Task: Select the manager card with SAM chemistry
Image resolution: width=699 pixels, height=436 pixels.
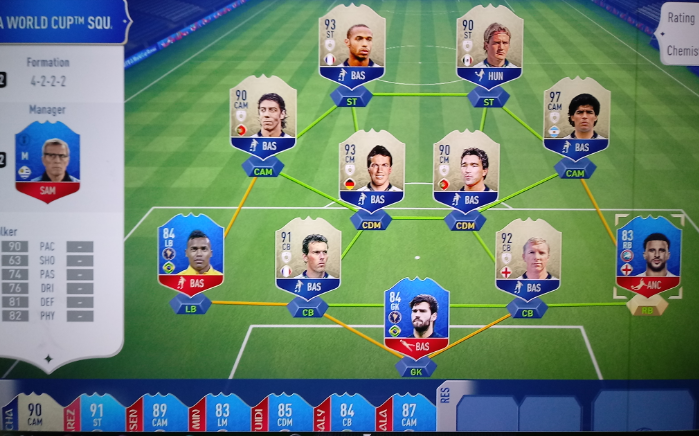Action: [x=47, y=162]
